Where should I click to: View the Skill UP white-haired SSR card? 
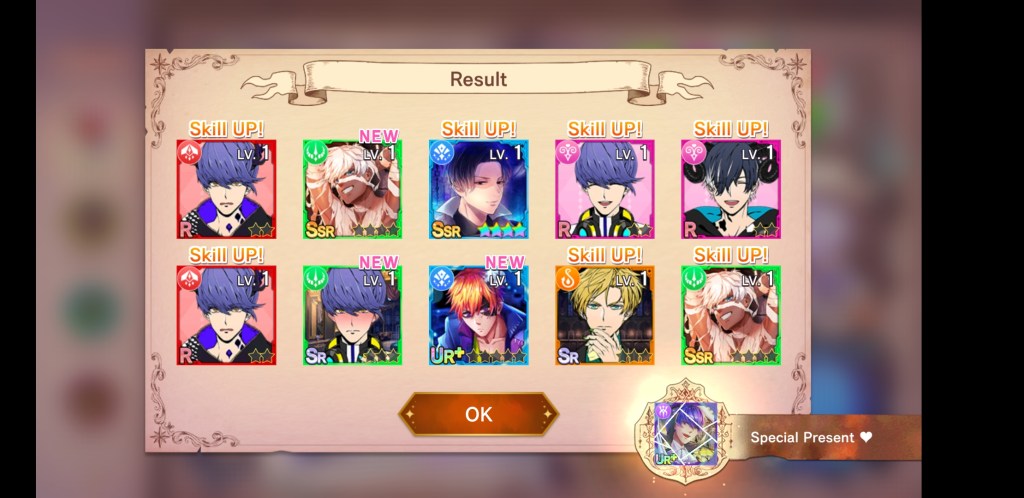click(x=730, y=315)
